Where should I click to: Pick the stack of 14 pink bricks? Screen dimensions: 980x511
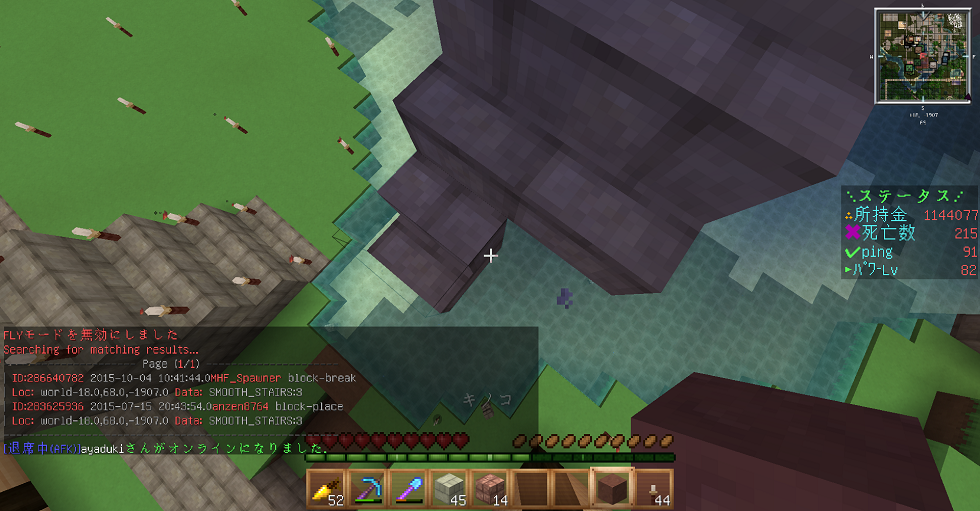click(x=490, y=489)
